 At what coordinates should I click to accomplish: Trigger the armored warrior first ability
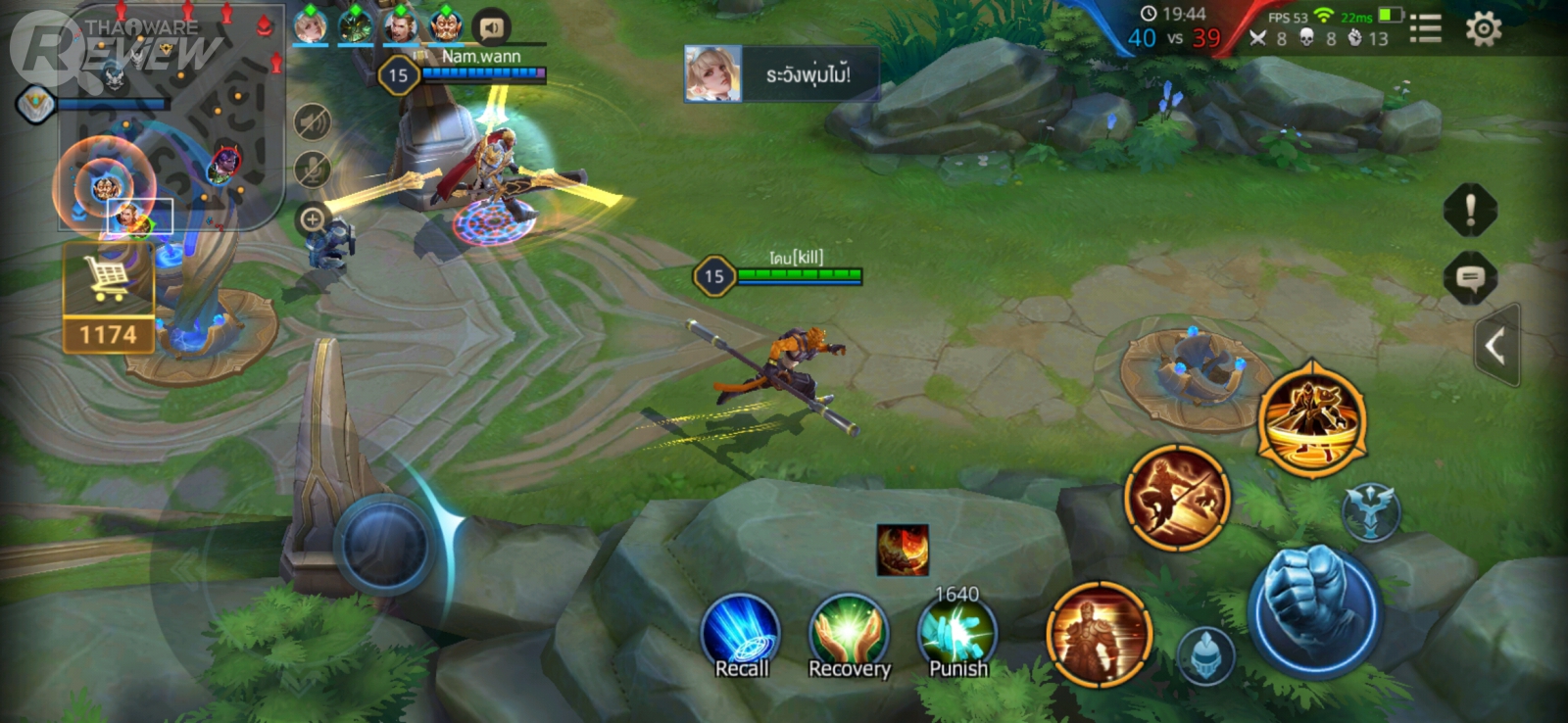tap(1099, 633)
